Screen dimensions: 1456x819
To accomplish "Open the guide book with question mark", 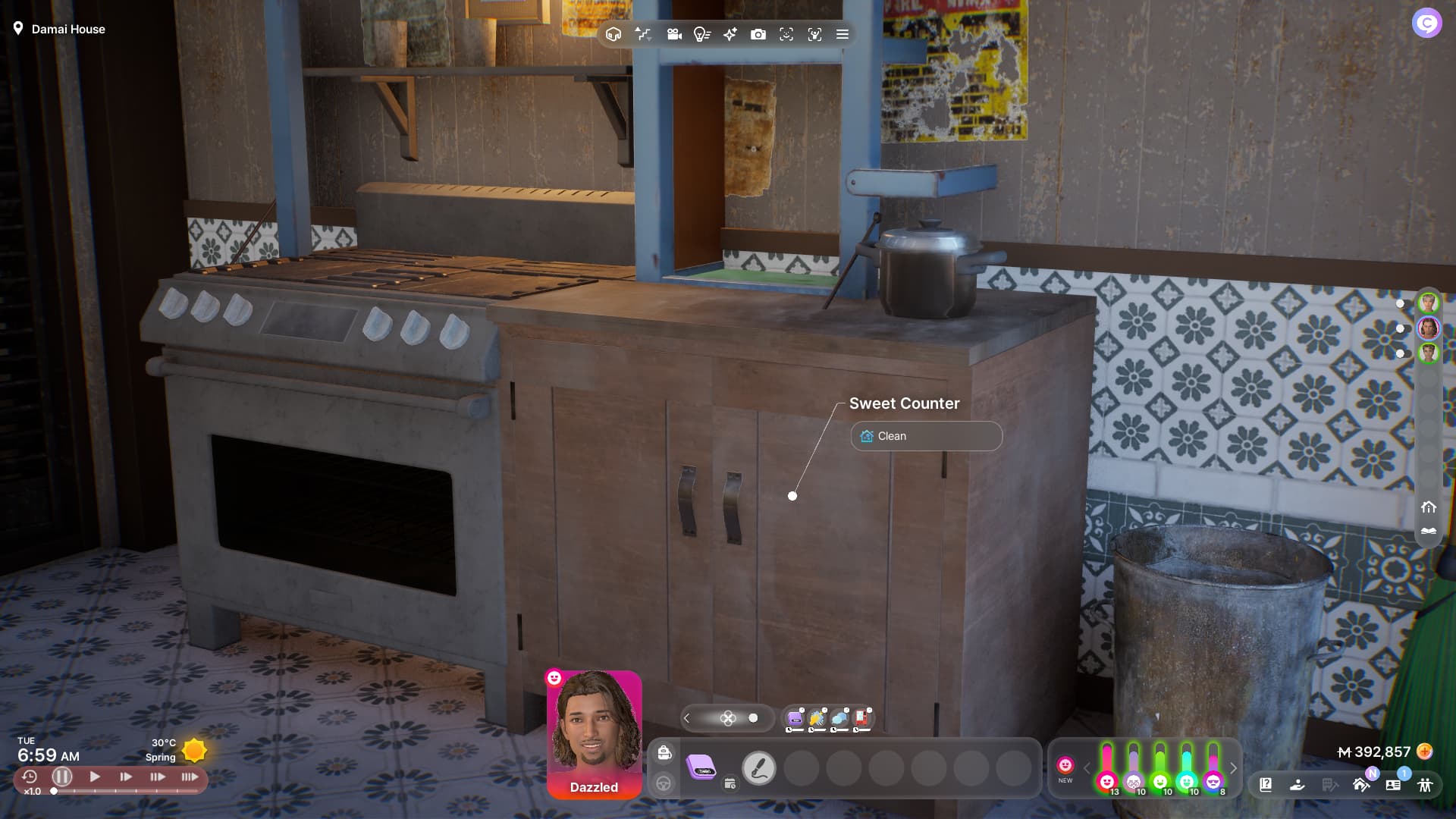I will (x=1266, y=785).
